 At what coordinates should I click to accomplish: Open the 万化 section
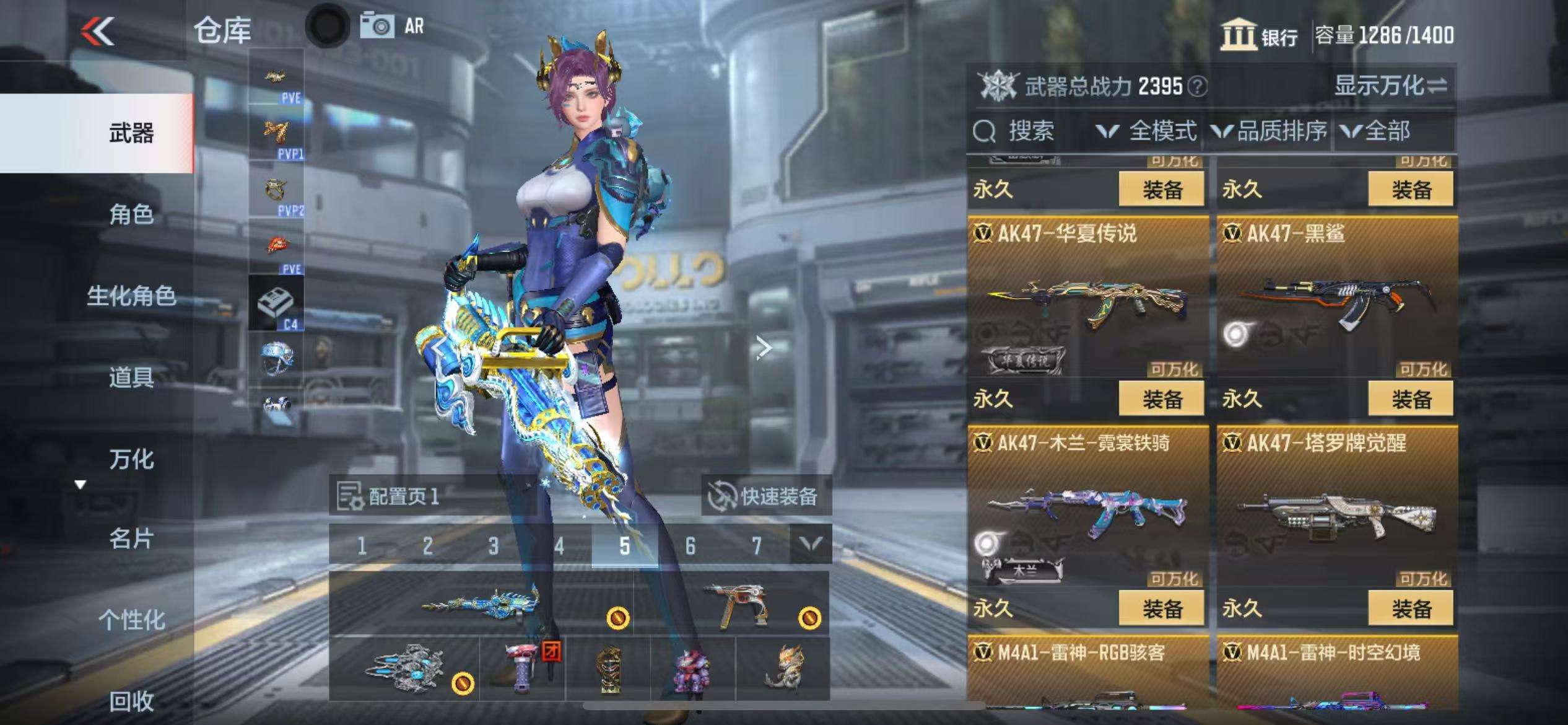131,459
